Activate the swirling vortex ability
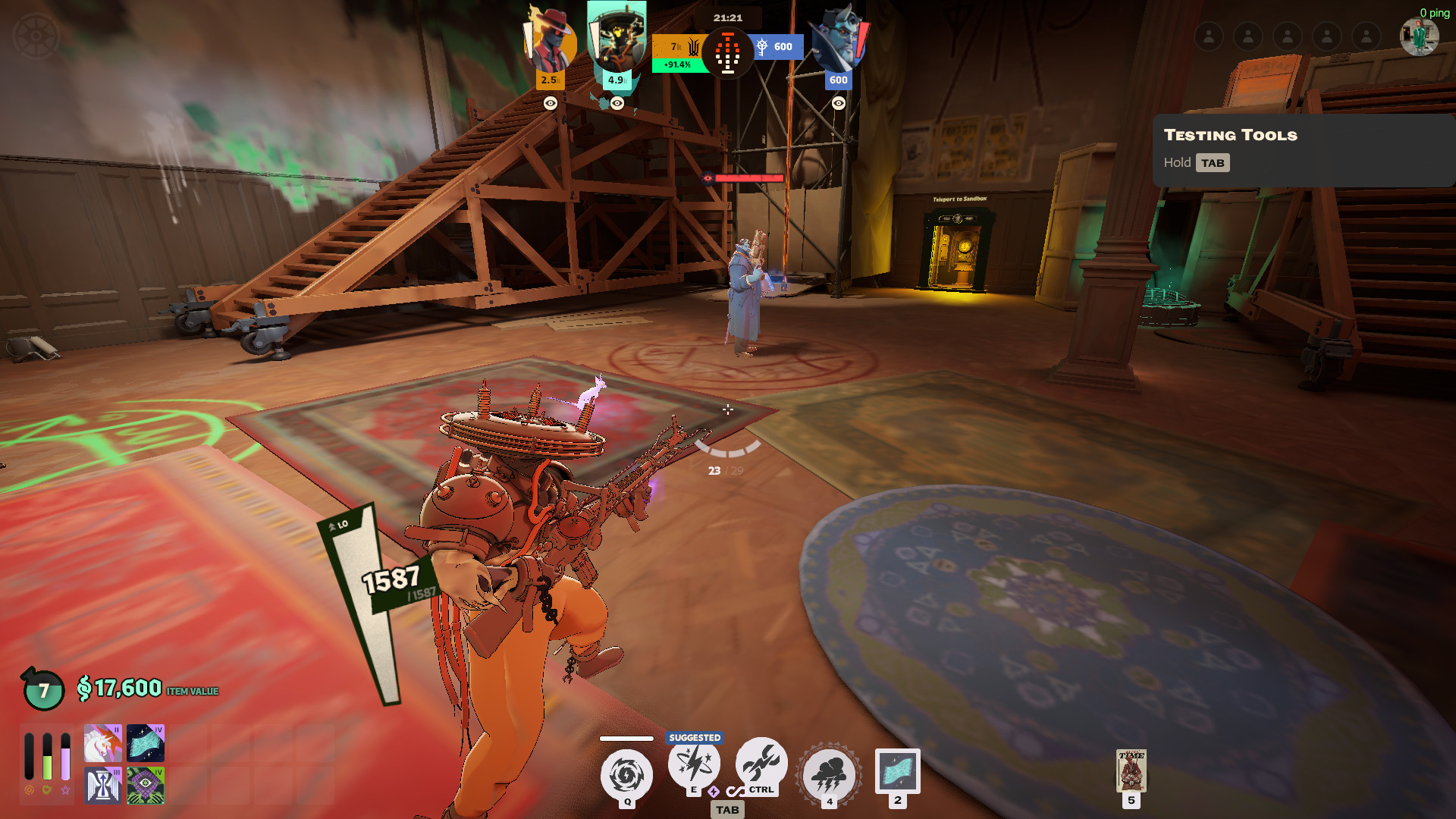 click(626, 775)
